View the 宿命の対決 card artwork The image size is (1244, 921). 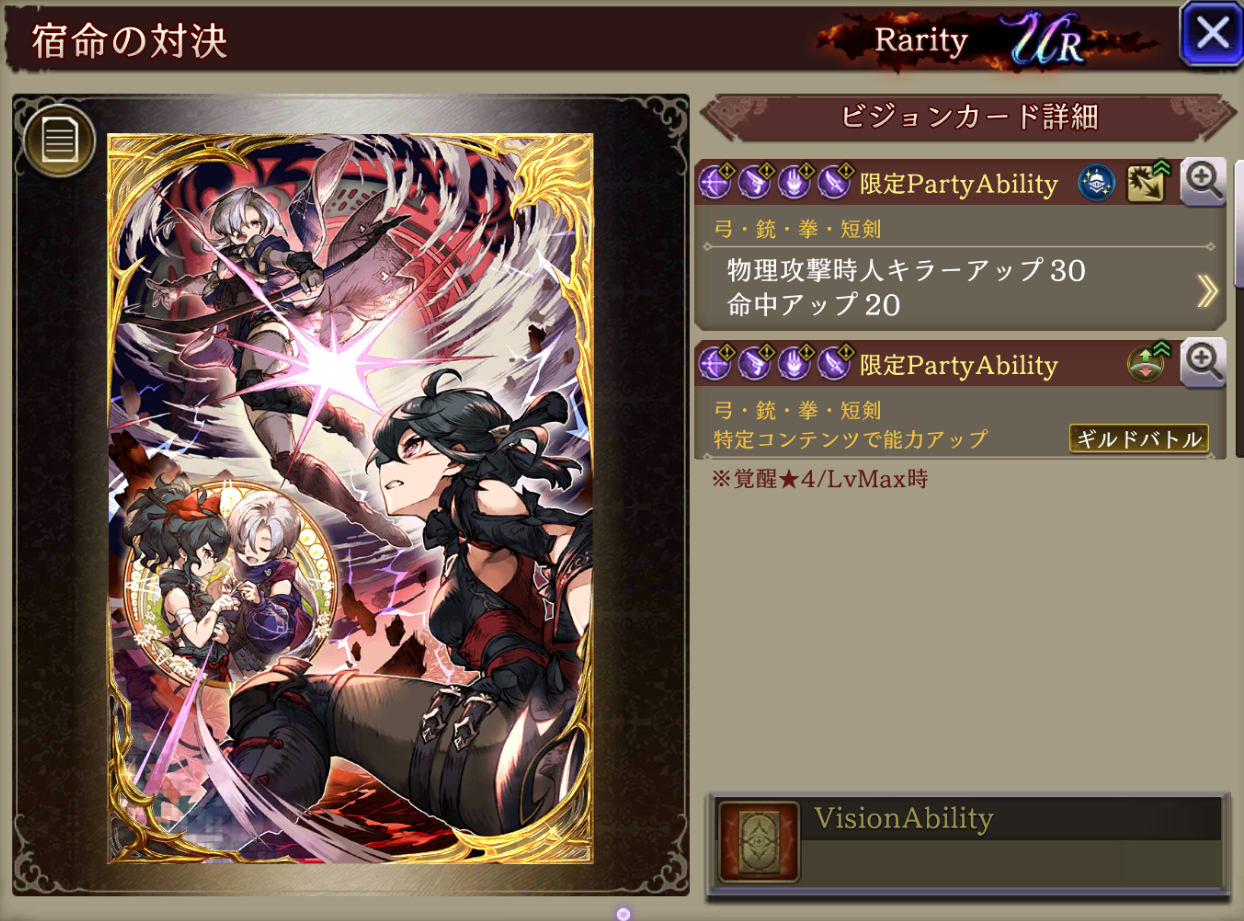click(x=350, y=498)
